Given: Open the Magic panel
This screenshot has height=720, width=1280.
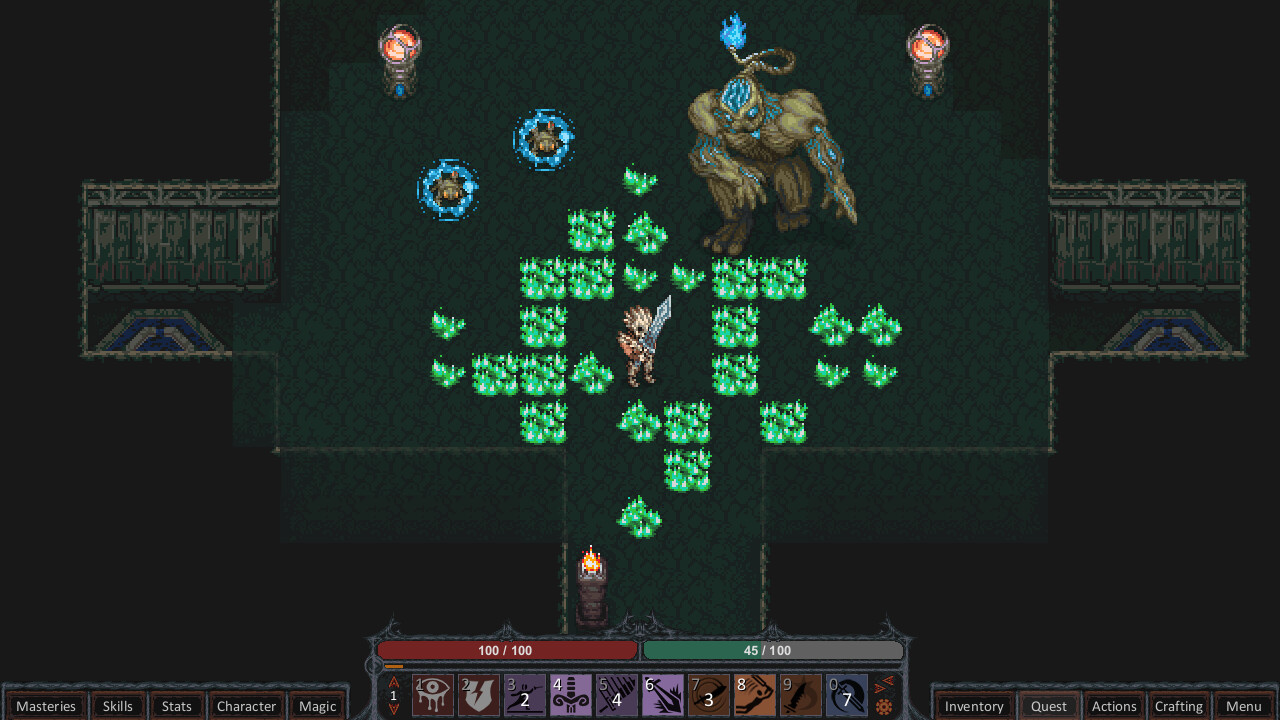Looking at the screenshot, I should [318, 706].
